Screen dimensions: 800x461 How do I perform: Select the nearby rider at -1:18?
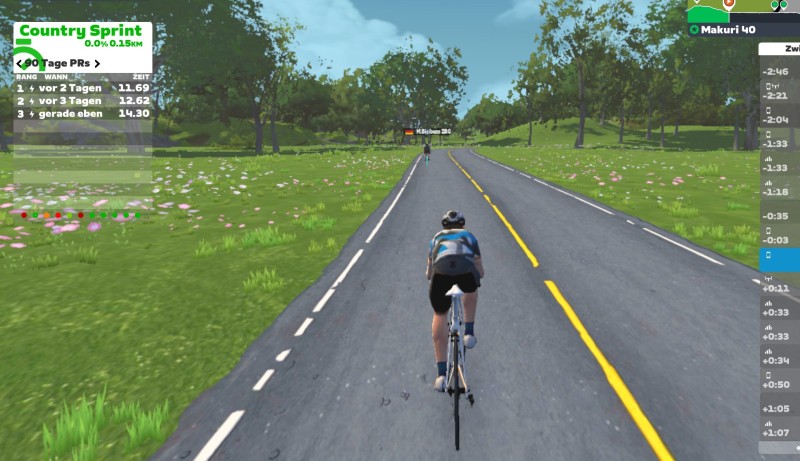pyautogui.click(x=779, y=192)
